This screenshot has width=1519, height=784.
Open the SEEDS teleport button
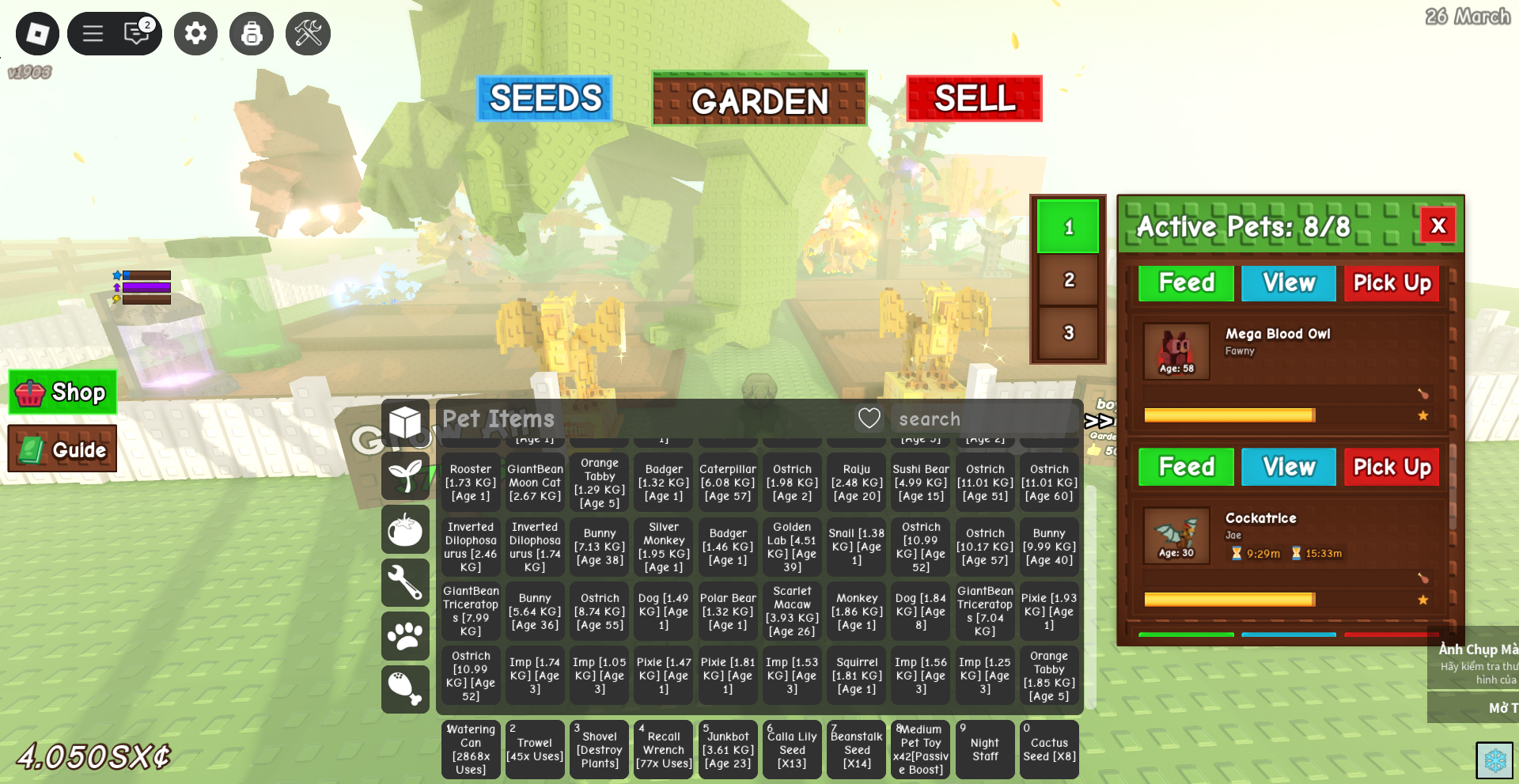click(x=544, y=99)
